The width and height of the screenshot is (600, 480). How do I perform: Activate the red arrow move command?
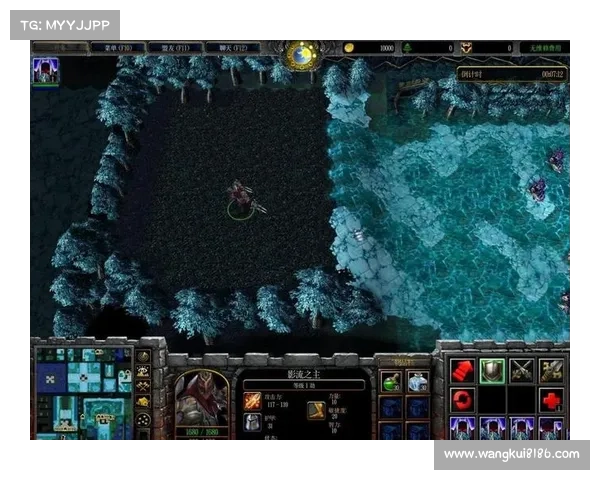(462, 371)
